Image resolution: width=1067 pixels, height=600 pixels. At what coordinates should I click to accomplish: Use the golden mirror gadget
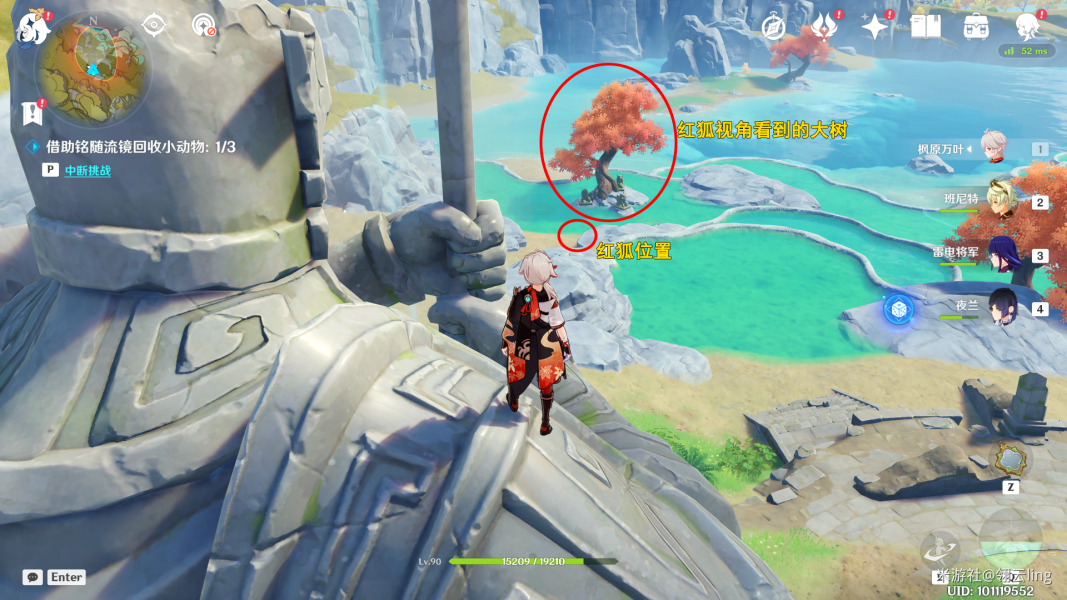[x=1010, y=460]
